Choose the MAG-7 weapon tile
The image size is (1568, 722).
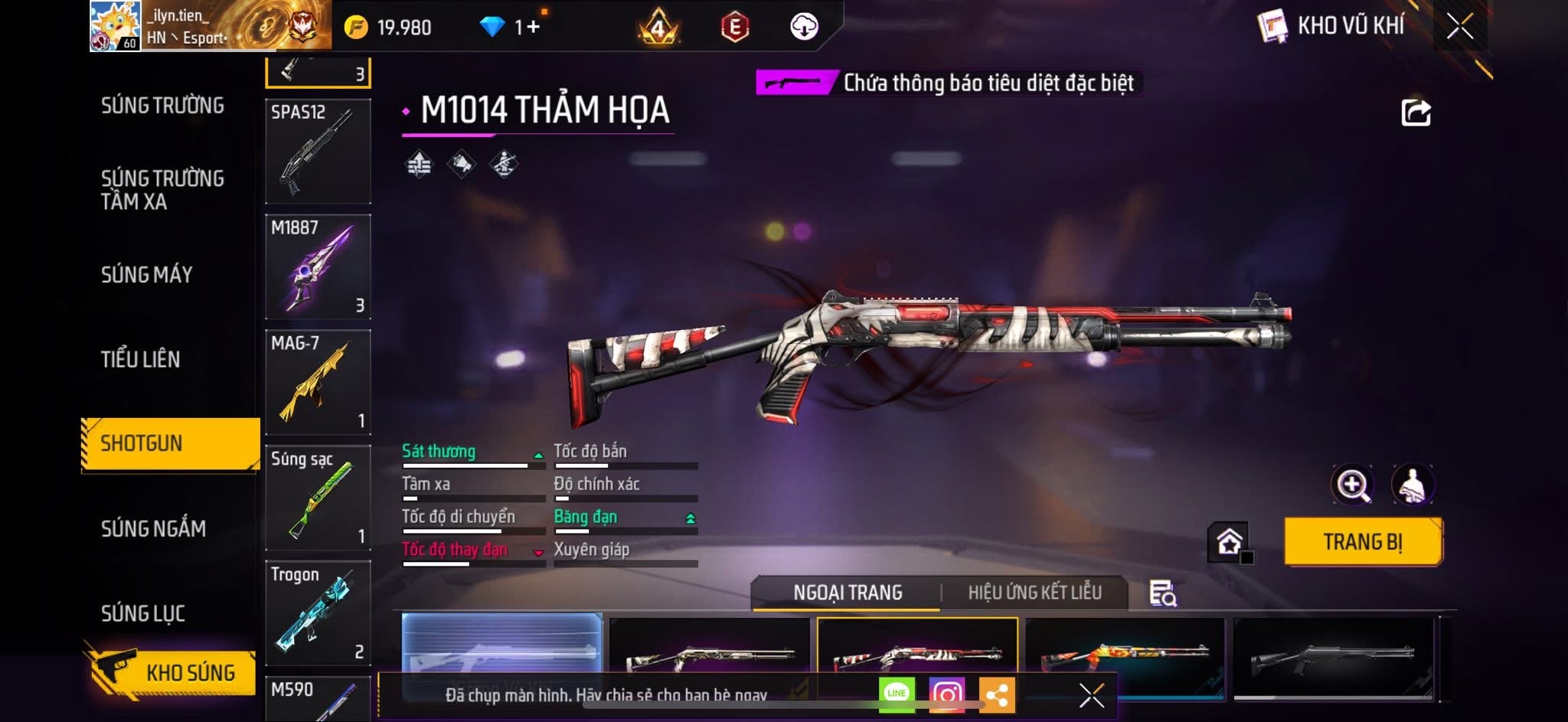pyautogui.click(x=318, y=382)
